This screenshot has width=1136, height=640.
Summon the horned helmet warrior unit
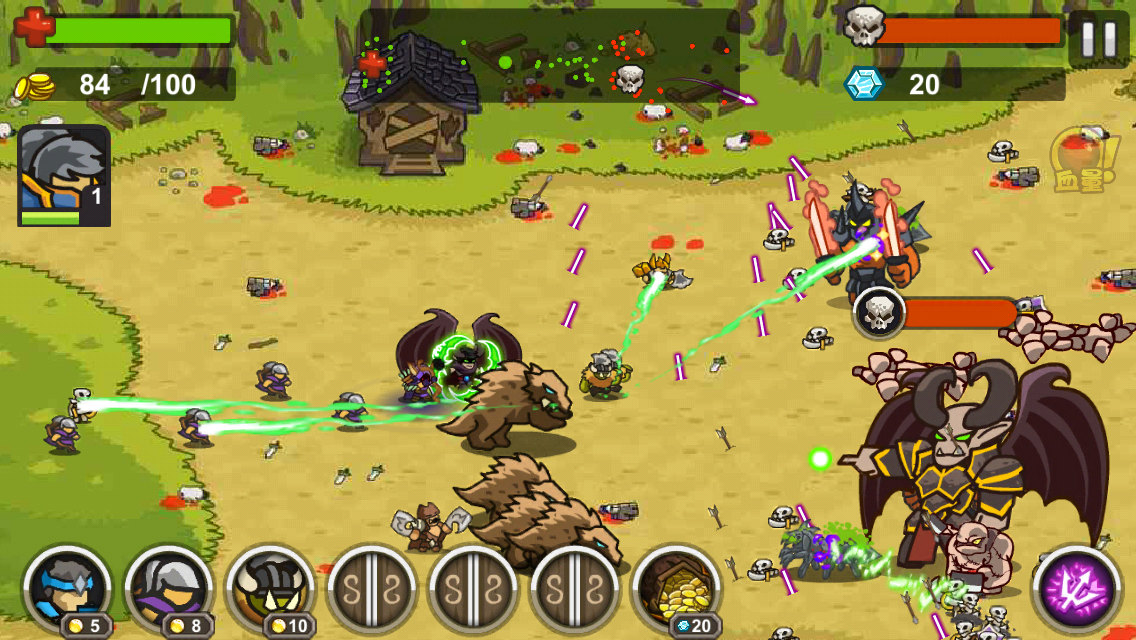[270, 590]
